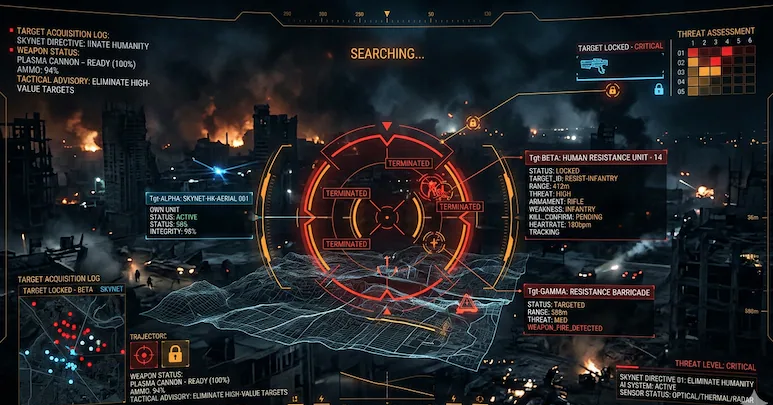
Task: Click the red crosshair trajectory icon
Action: pos(143,353)
